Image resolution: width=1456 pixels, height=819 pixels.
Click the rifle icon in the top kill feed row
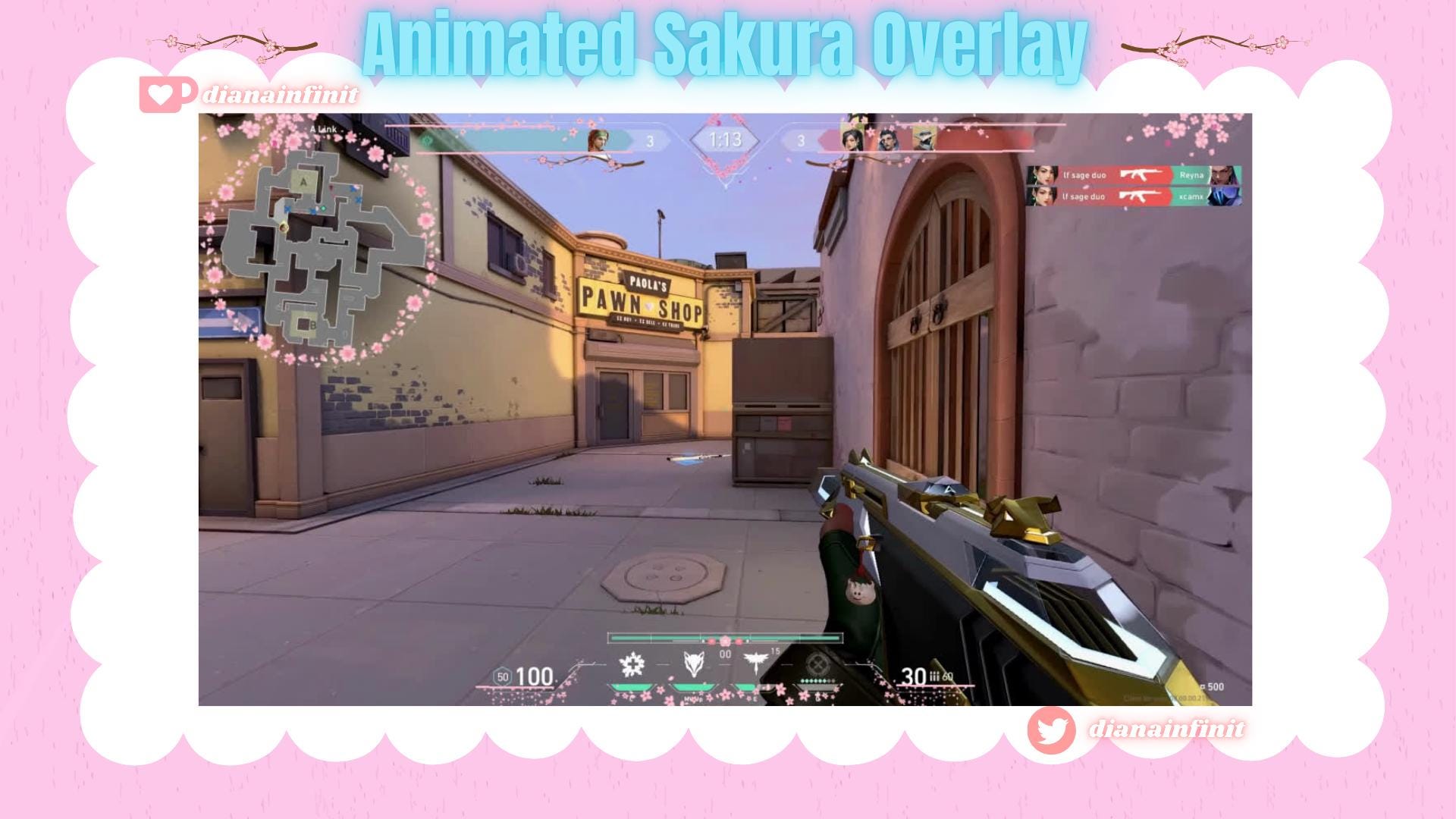pos(1141,174)
